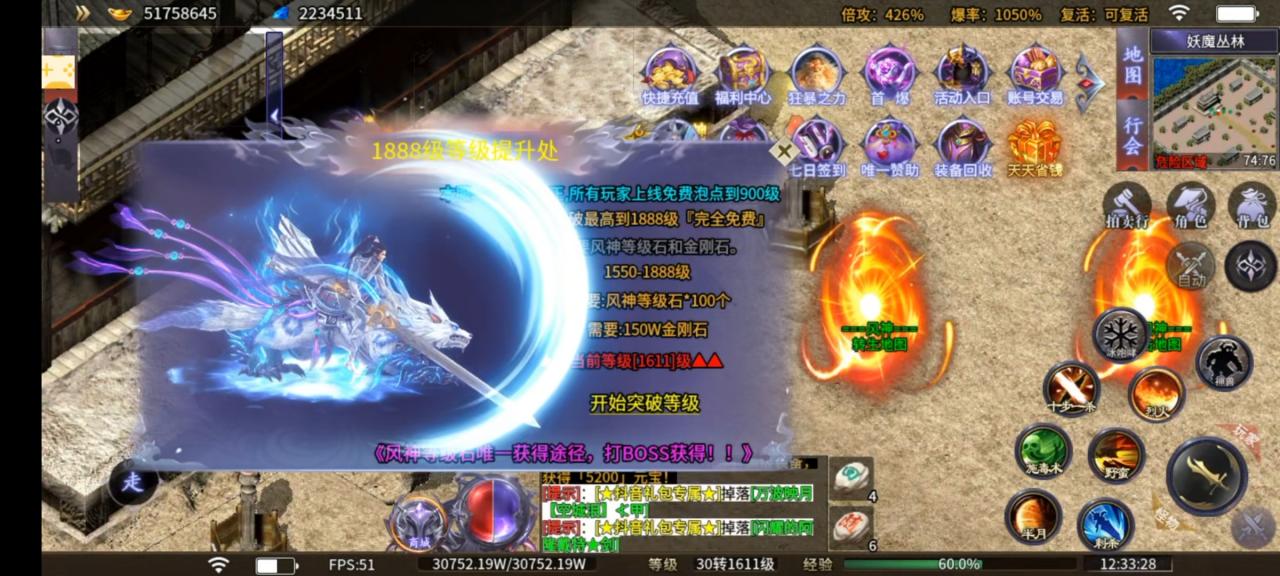Open the 活动入口 events entrance
Image resolution: width=1280 pixels, height=576 pixels.
point(962,73)
